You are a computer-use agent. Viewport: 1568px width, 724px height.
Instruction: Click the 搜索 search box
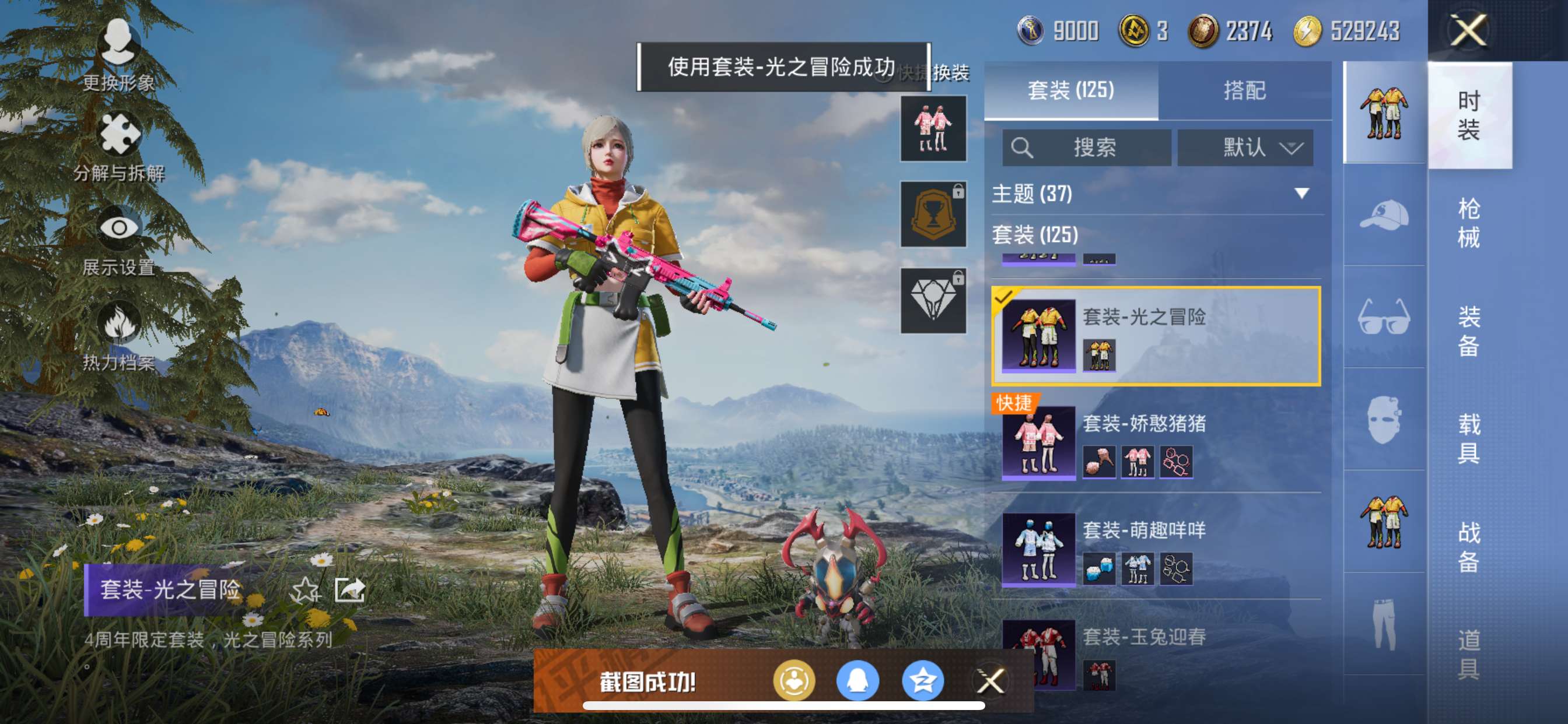(x=1087, y=148)
